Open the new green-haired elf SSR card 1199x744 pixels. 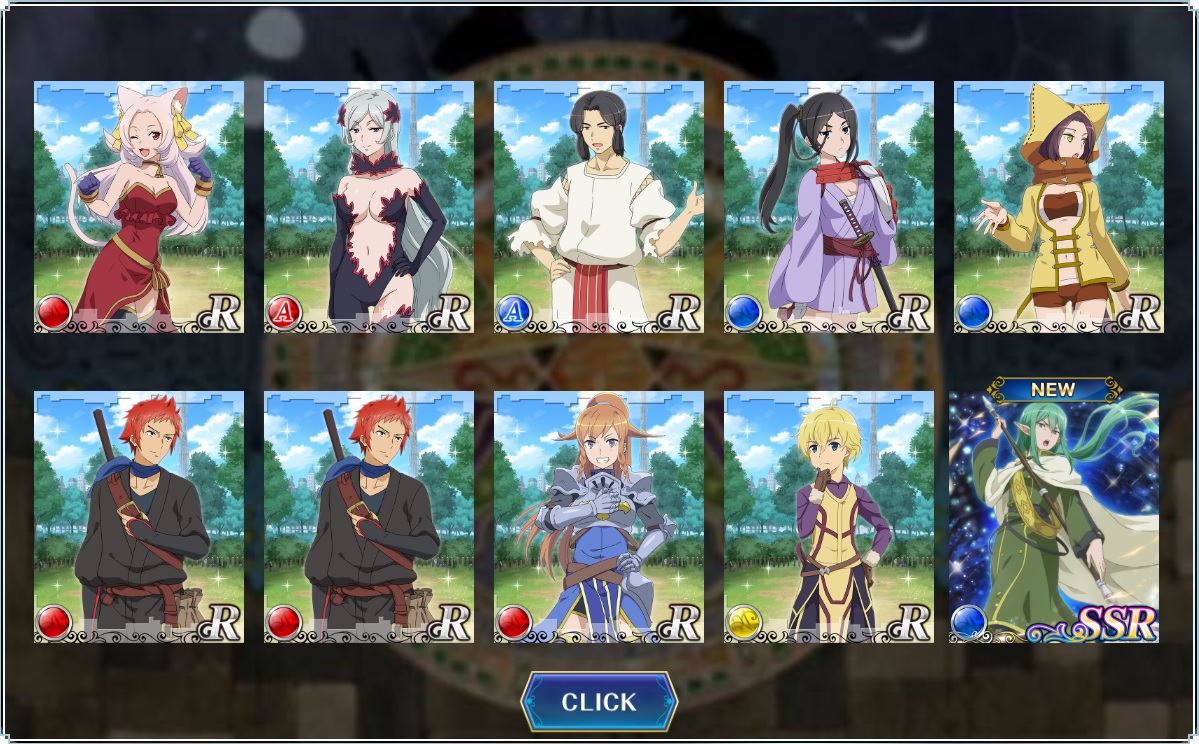pos(1054,517)
